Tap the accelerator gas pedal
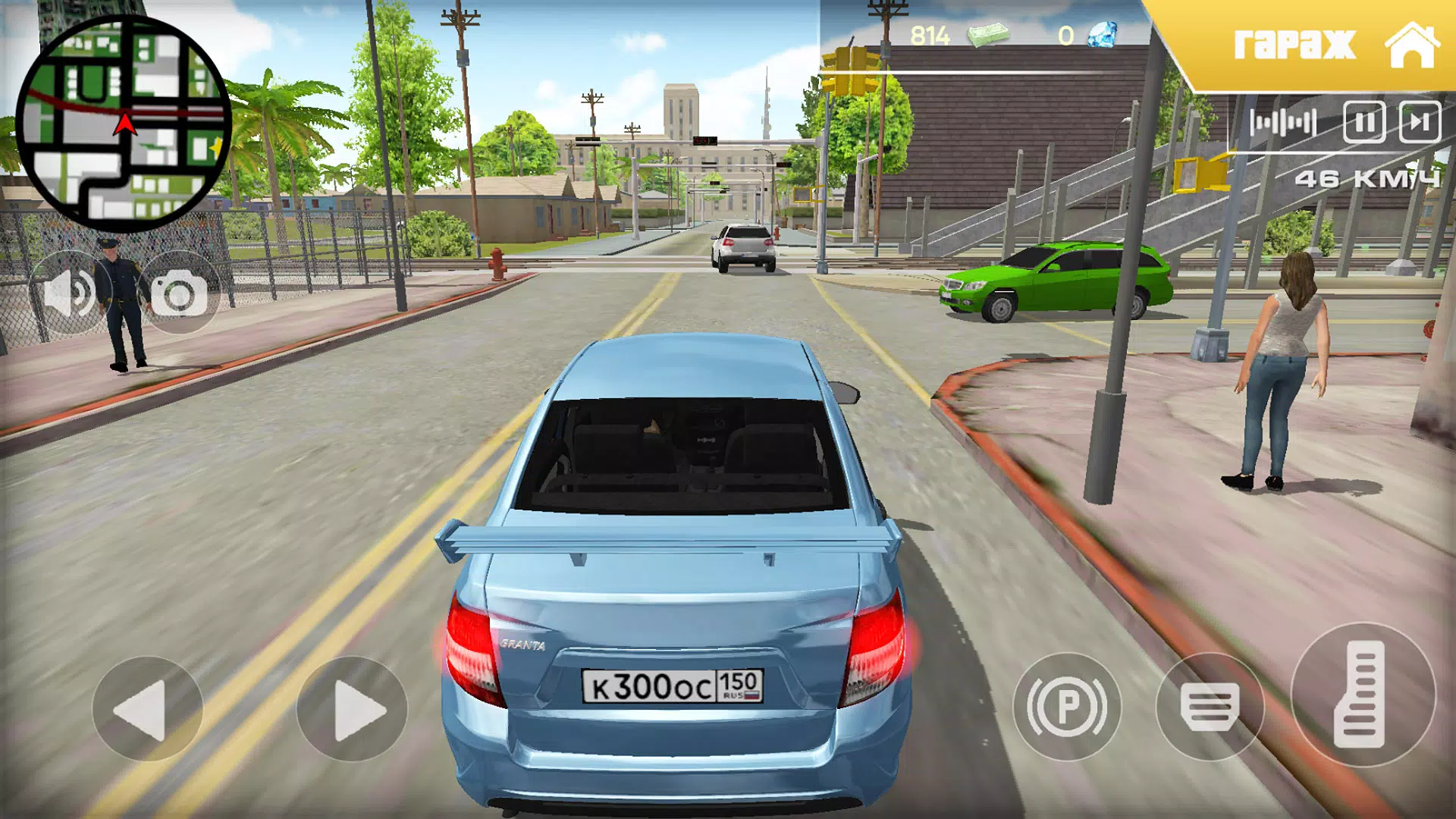The width and height of the screenshot is (1456, 819). [1363, 694]
